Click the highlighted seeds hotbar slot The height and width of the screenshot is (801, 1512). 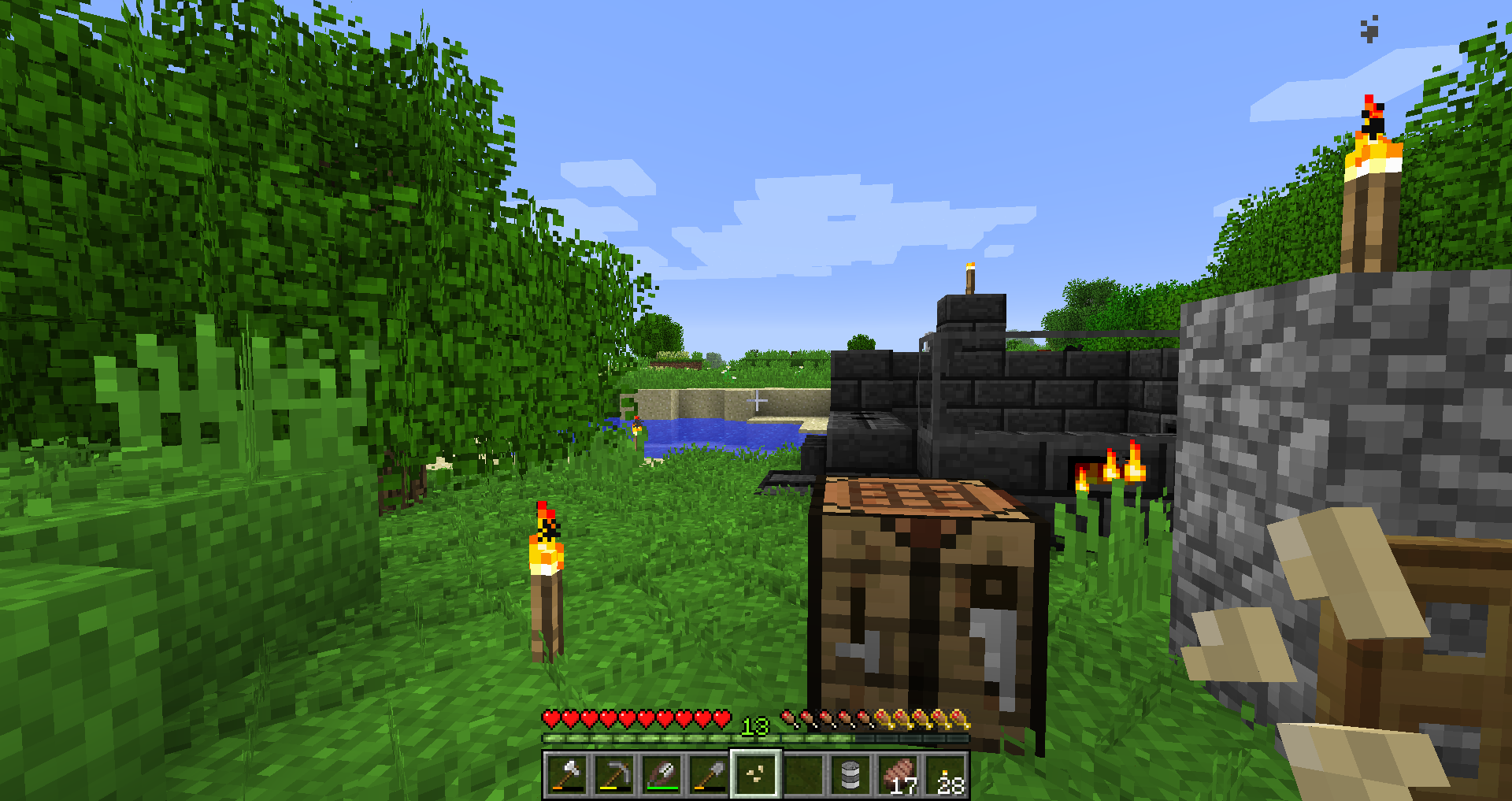pyautogui.click(x=756, y=775)
